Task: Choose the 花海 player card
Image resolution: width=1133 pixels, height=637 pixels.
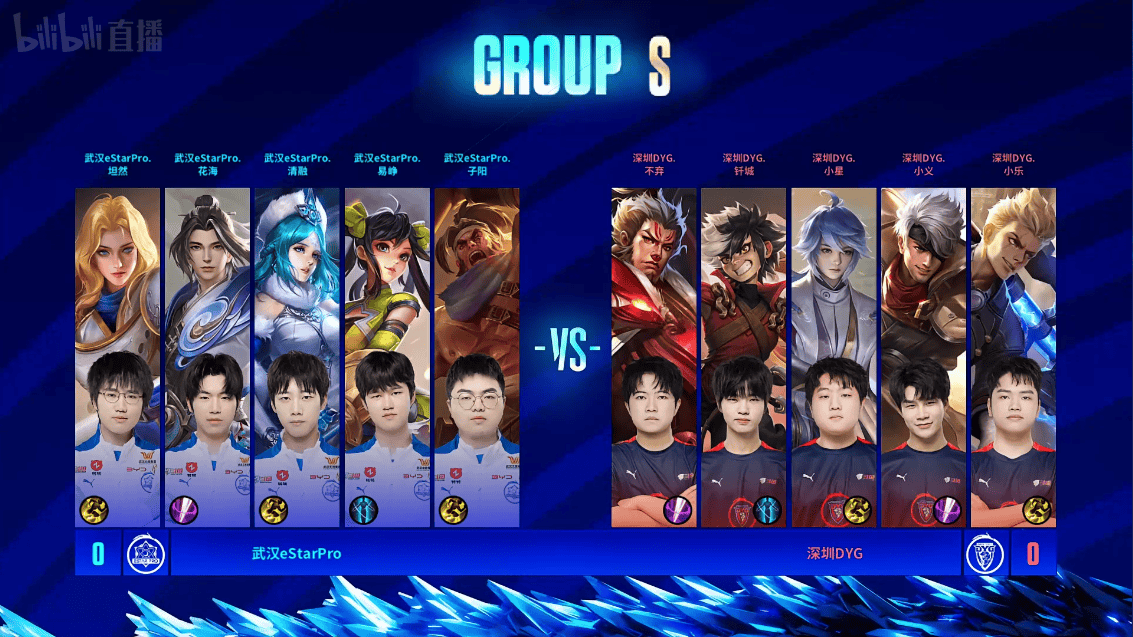Action: click(207, 357)
